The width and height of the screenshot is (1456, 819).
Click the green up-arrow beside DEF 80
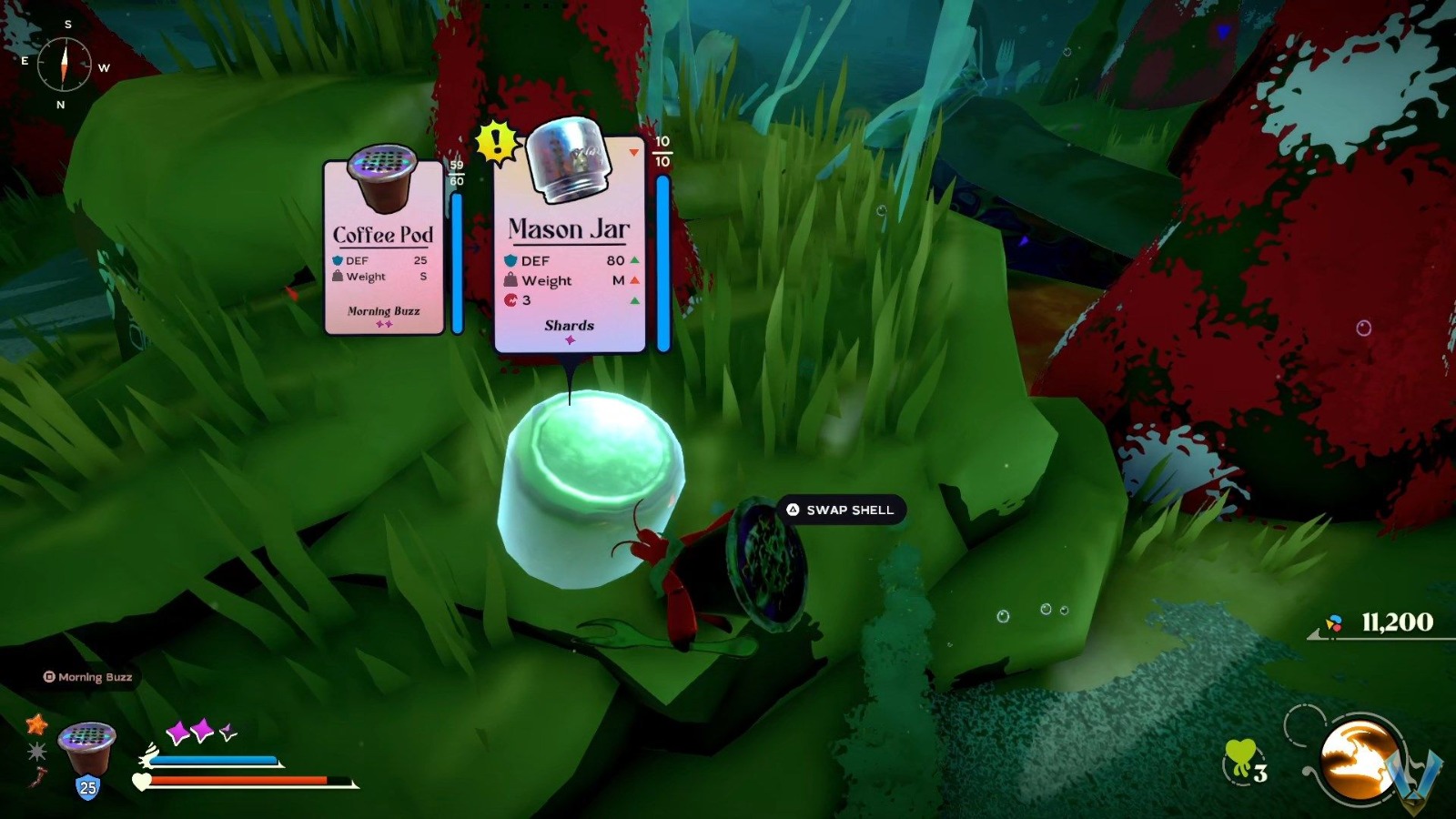click(x=634, y=260)
